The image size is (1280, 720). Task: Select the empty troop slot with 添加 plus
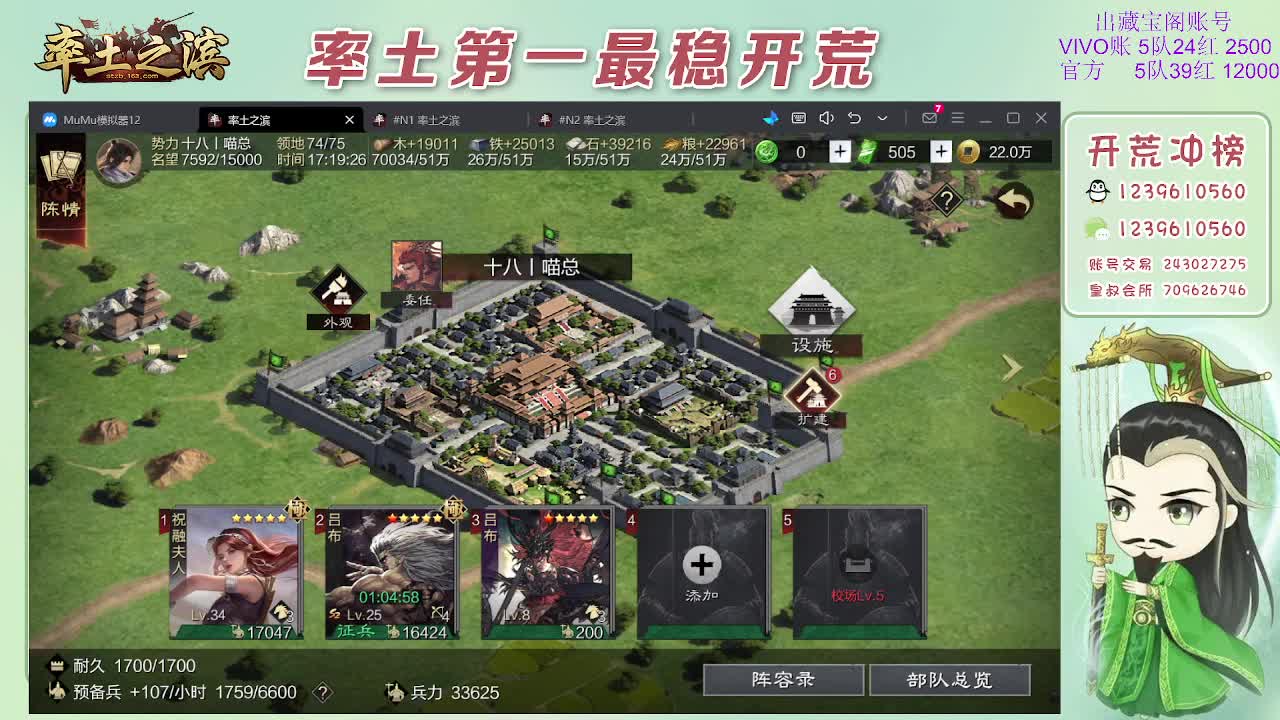(700, 565)
